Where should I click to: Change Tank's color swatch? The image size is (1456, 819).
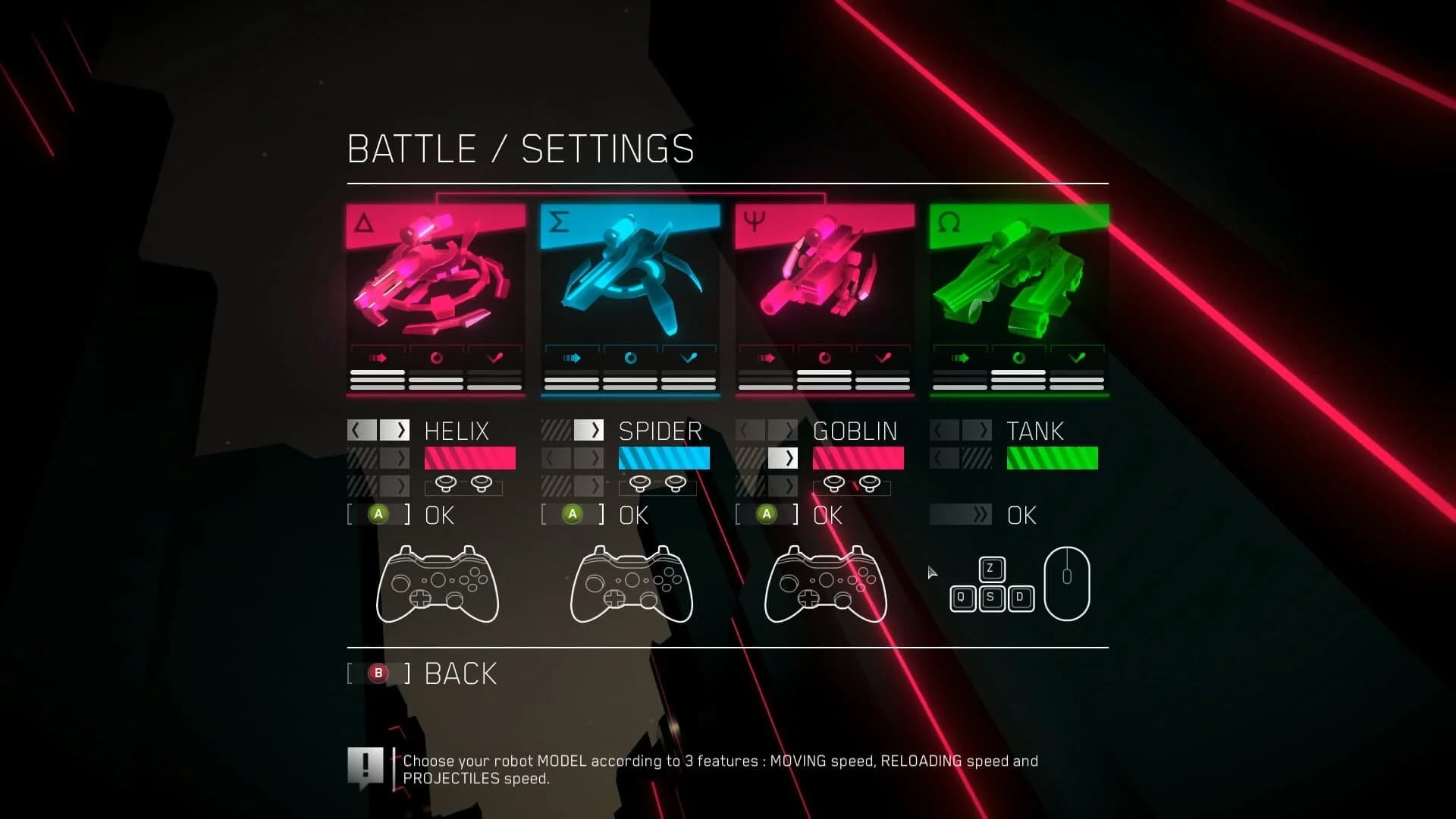click(1052, 458)
